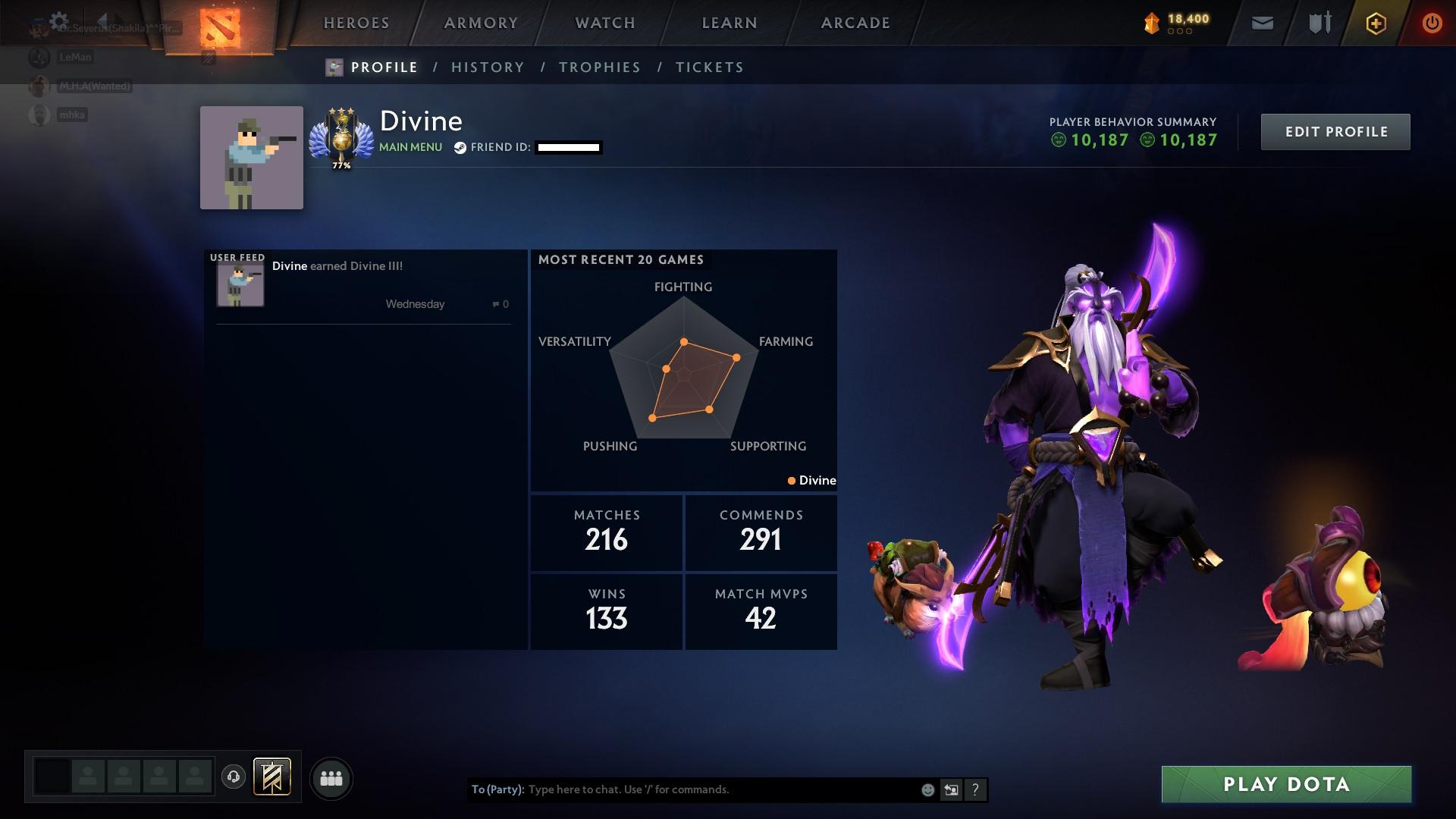The image size is (1456, 819).
Task: Click the EDIT PROFILE button
Action: pos(1335,131)
